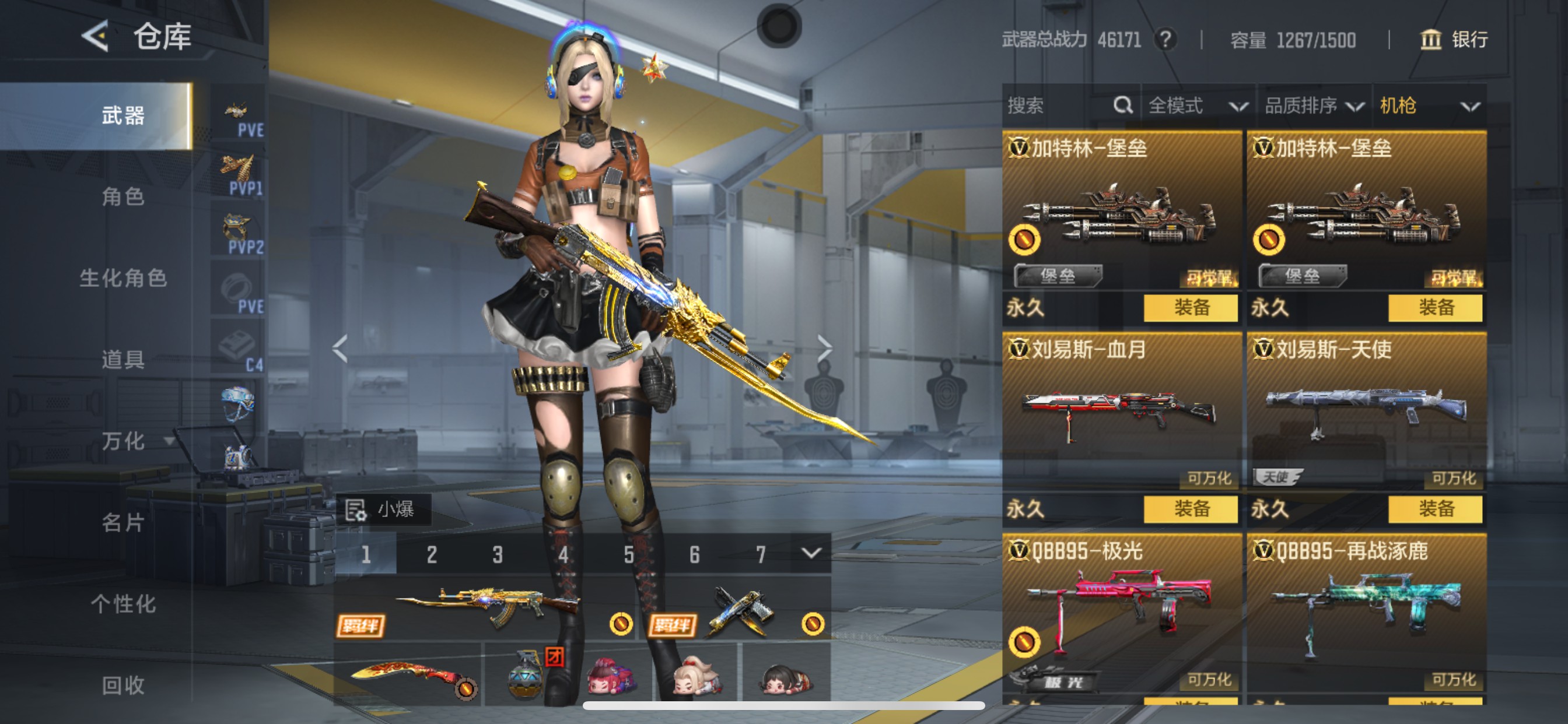Select the 武器 weapons category
The image size is (1568, 724).
tap(122, 115)
